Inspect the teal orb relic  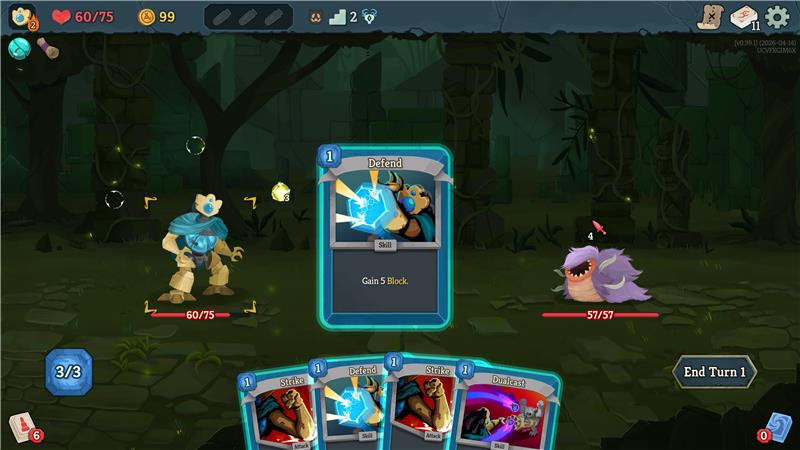18,47
